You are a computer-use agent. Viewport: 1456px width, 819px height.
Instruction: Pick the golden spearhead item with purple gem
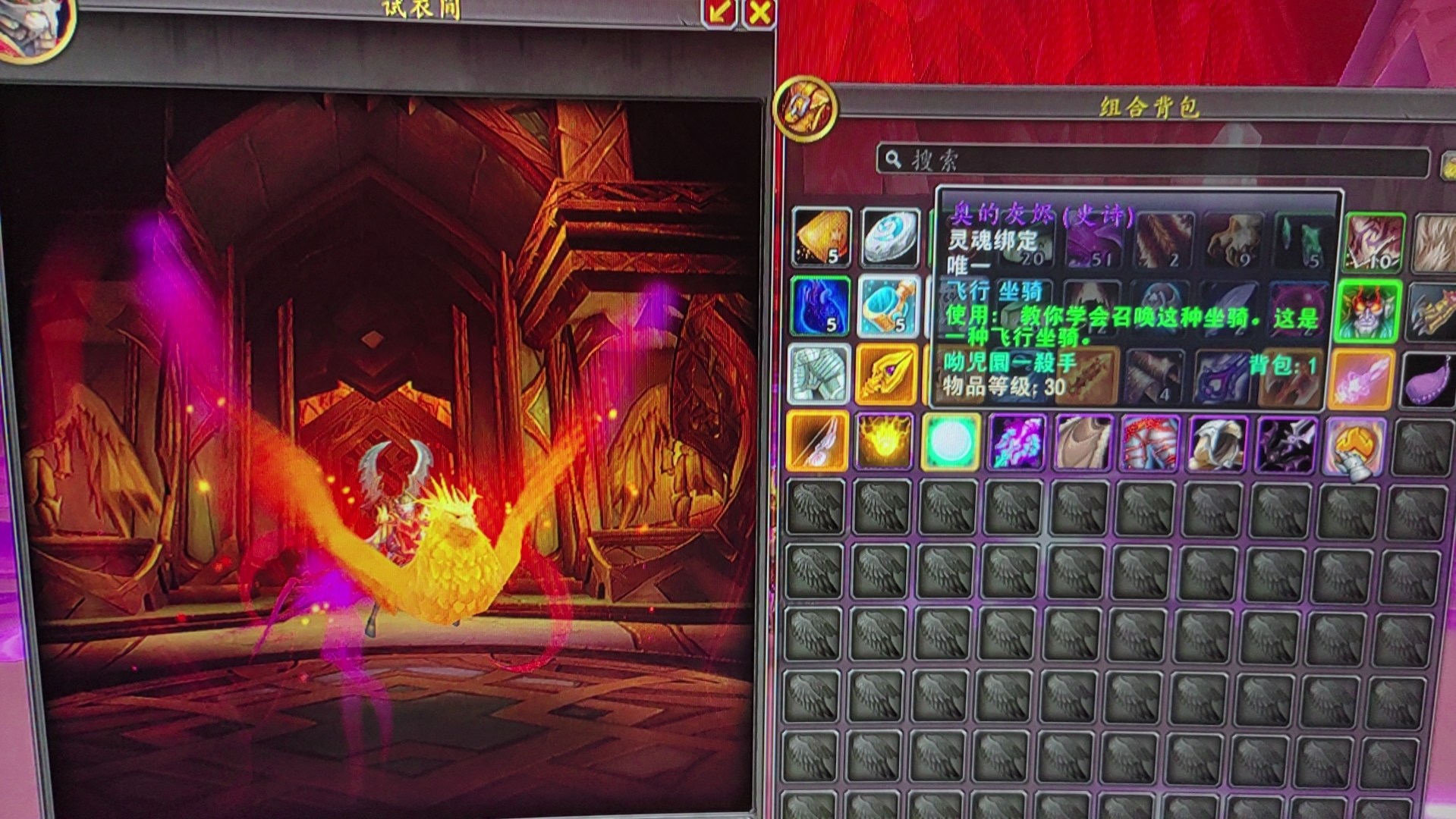(x=886, y=374)
